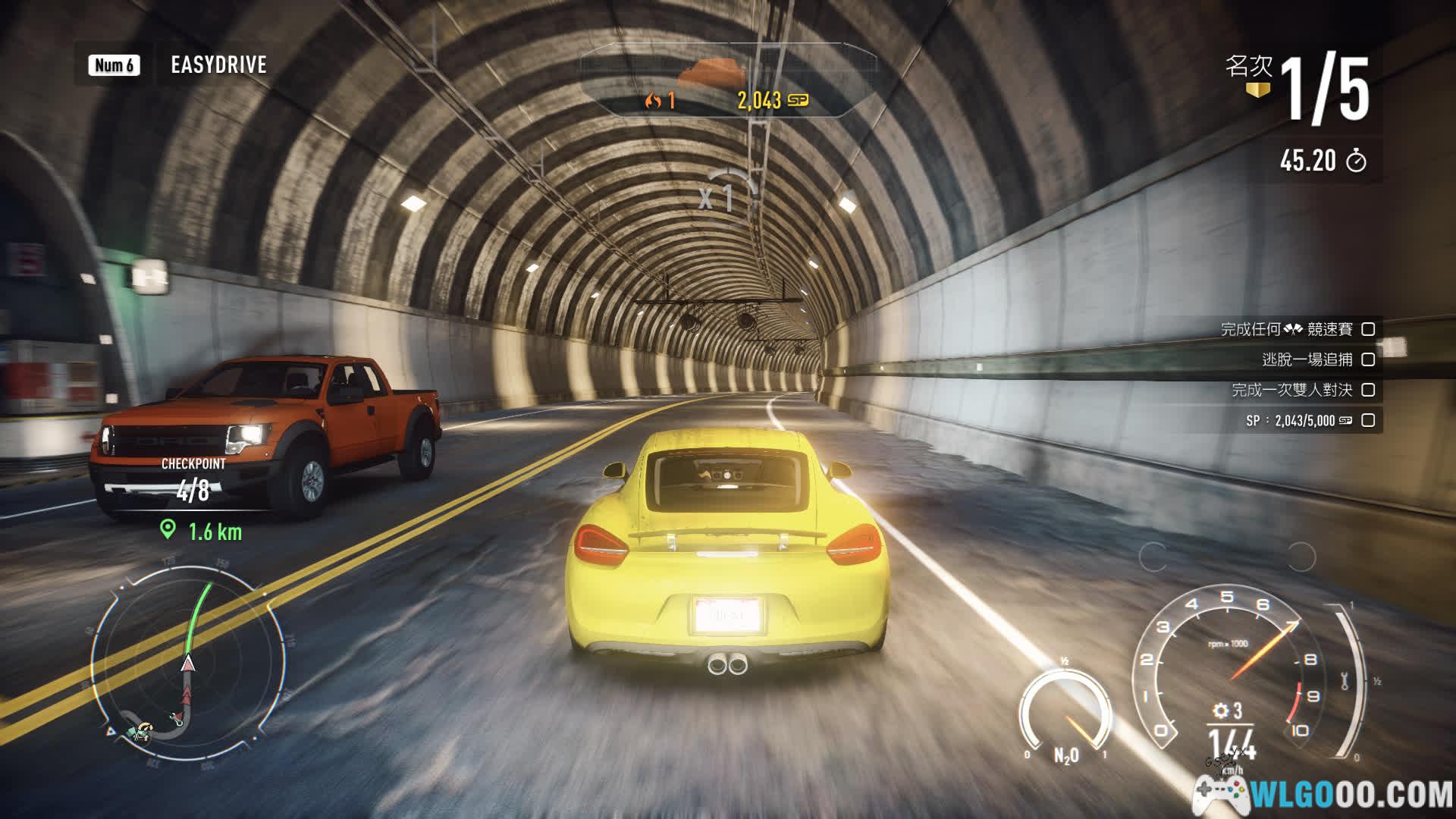Open the EASYDRIVE menu
Screen dimensions: 1456x819
[218, 65]
